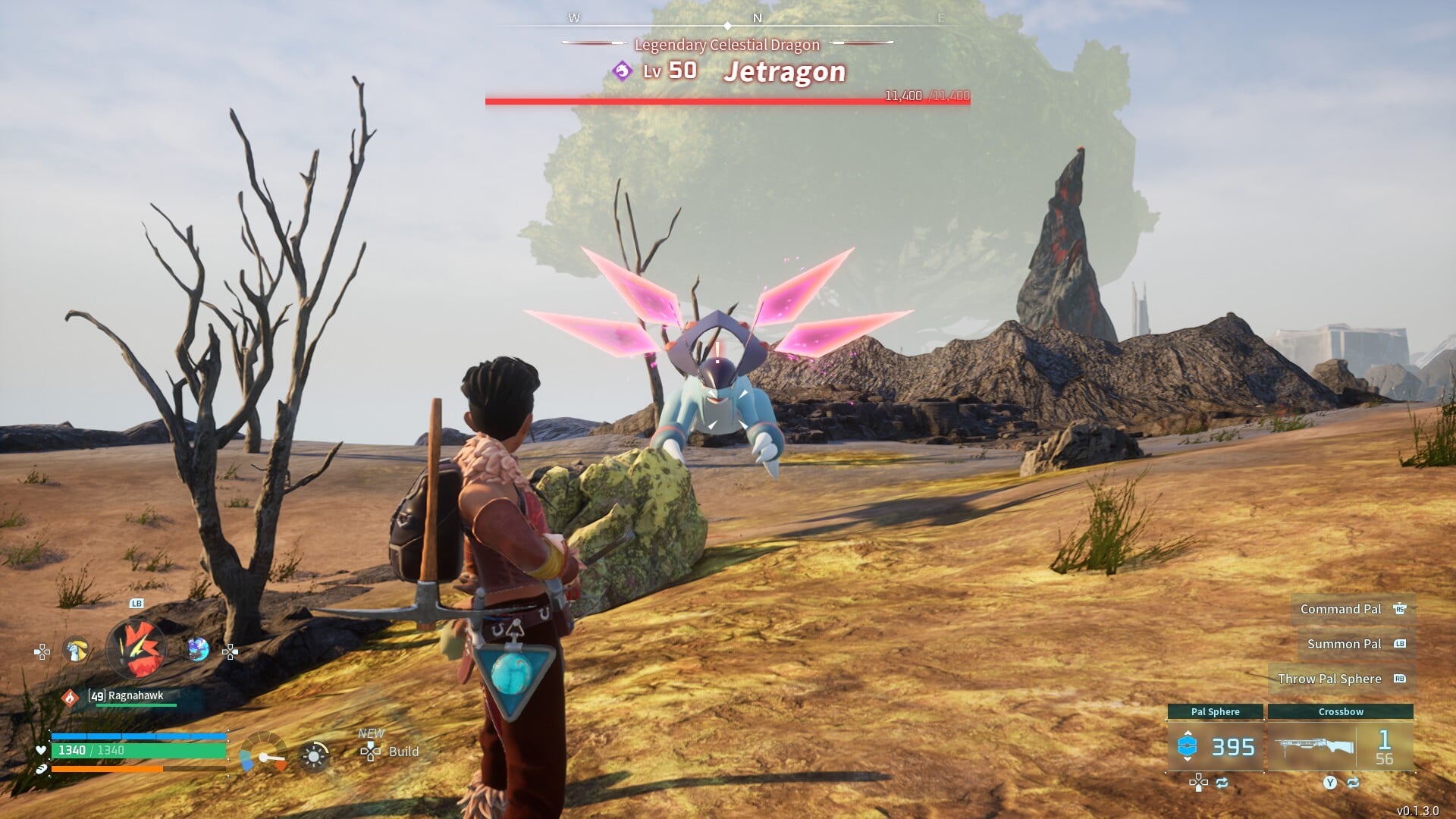Click the blue Pal Sphere icon in the hotbar
Image resolution: width=1456 pixels, height=819 pixels.
click(1186, 747)
